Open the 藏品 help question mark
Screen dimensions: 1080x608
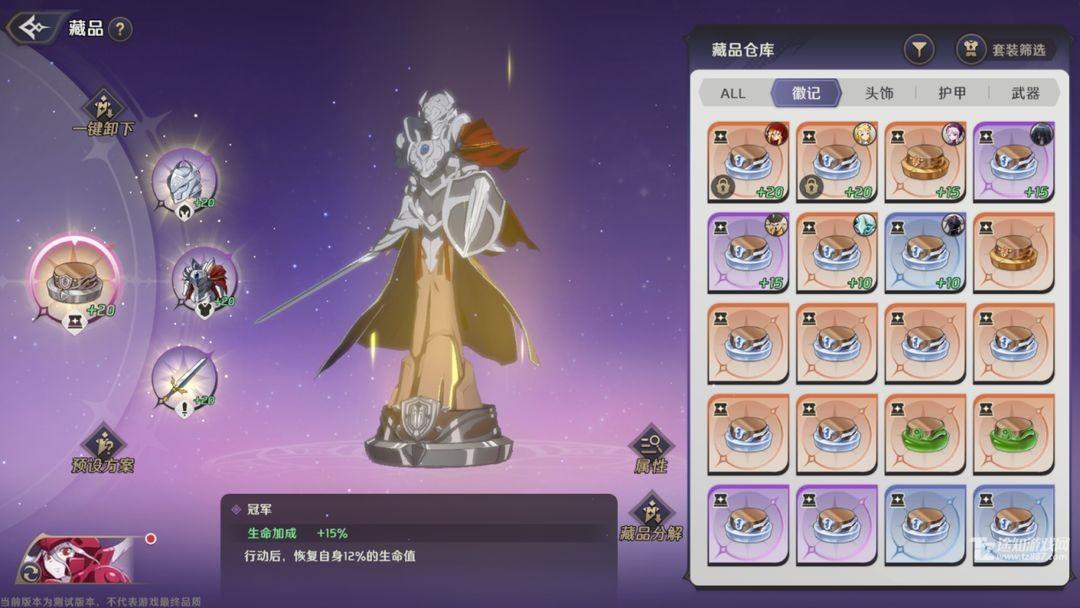(120, 29)
